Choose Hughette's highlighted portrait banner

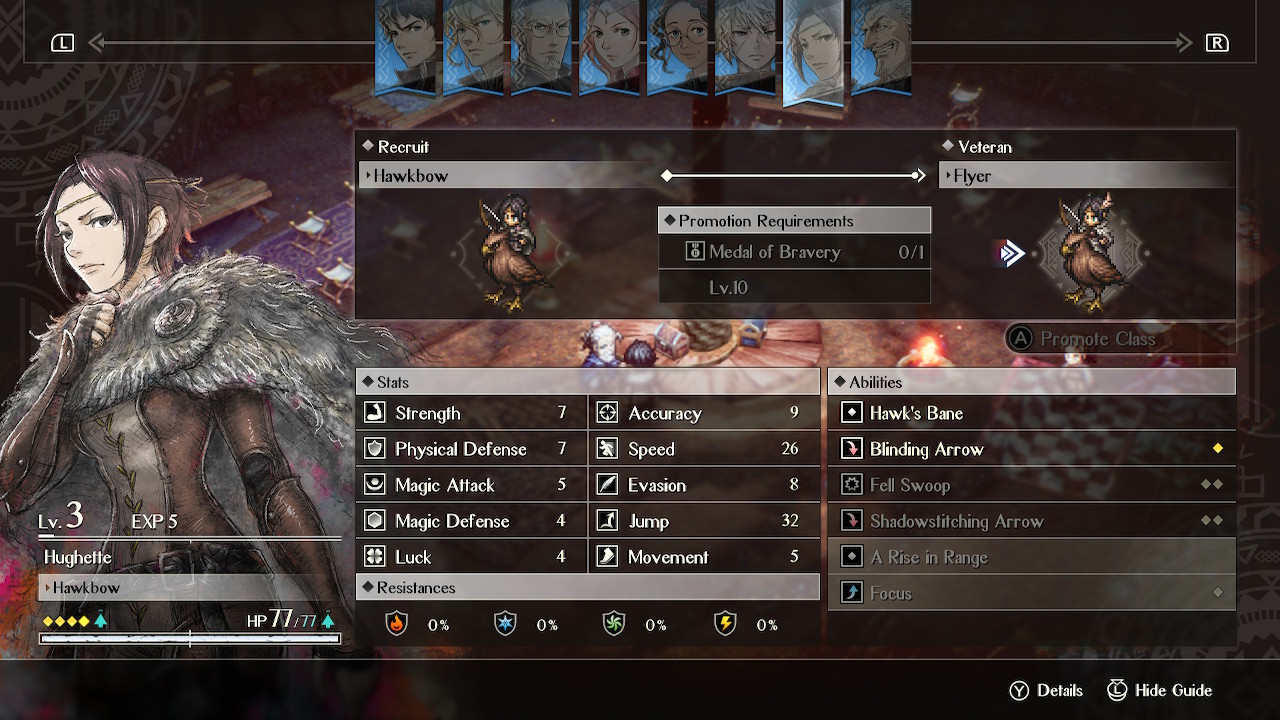click(x=814, y=50)
